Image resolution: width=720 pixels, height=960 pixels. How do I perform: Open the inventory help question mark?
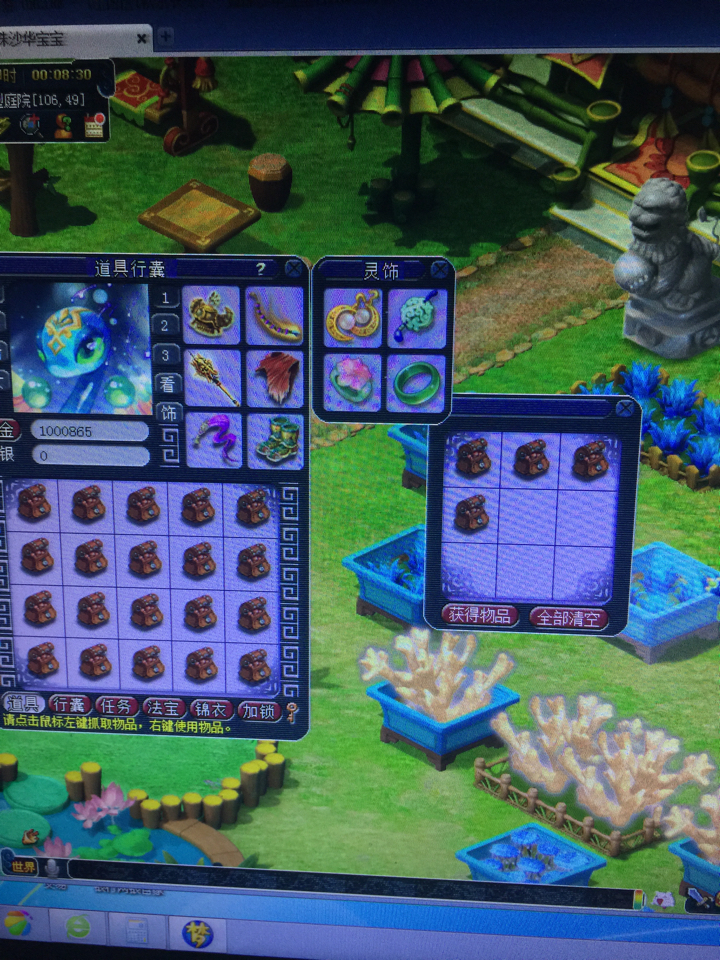coord(260,269)
